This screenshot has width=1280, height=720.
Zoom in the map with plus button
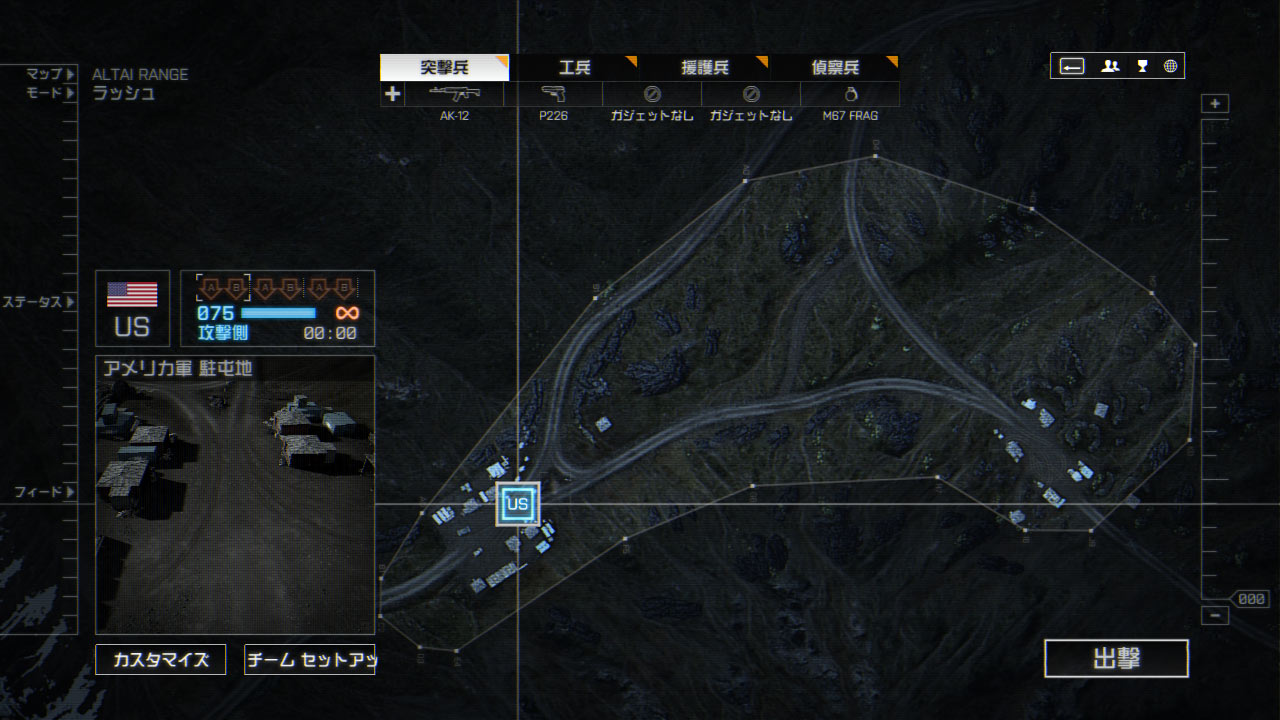pyautogui.click(x=1215, y=104)
